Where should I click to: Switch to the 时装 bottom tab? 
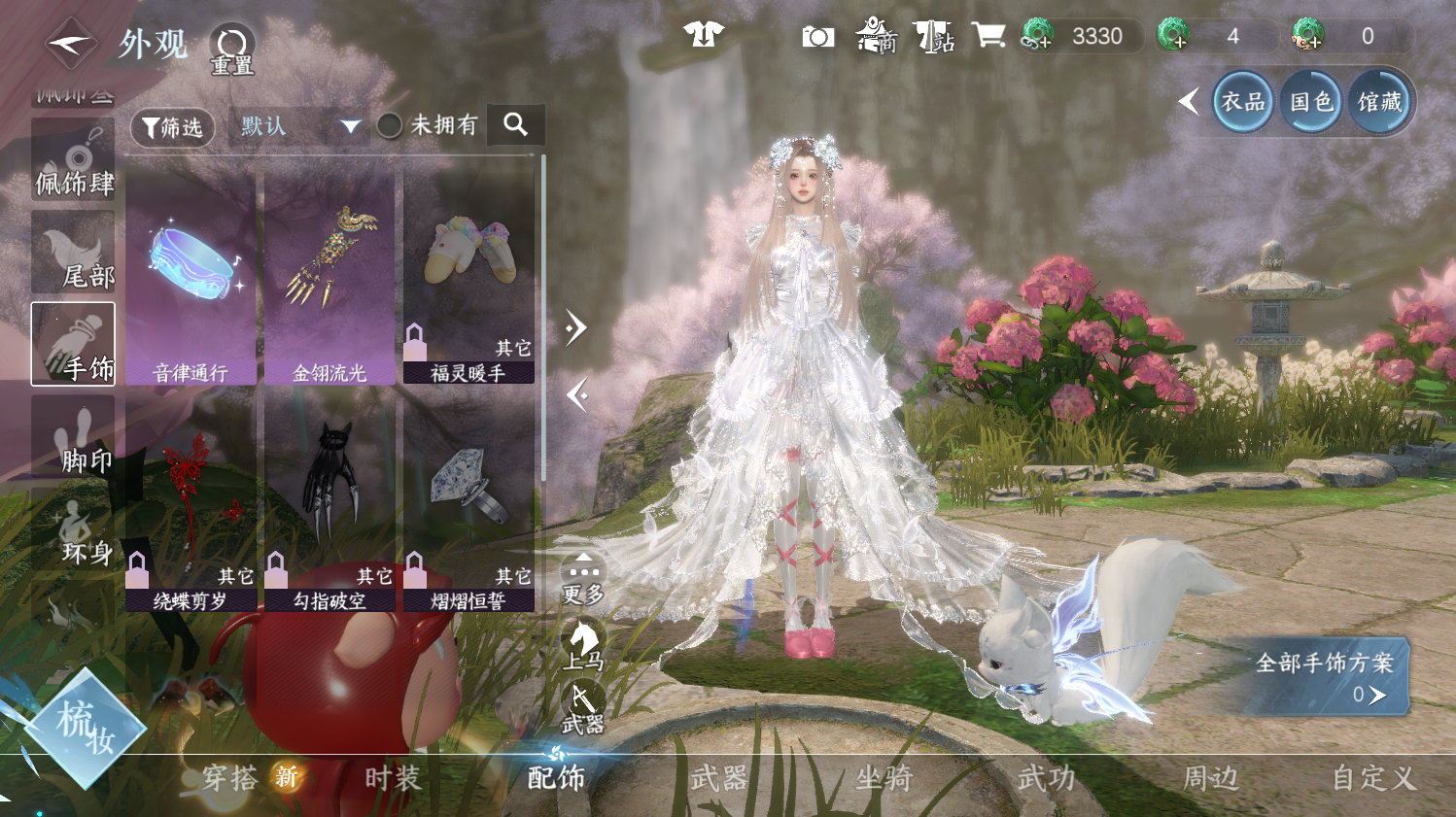393,778
